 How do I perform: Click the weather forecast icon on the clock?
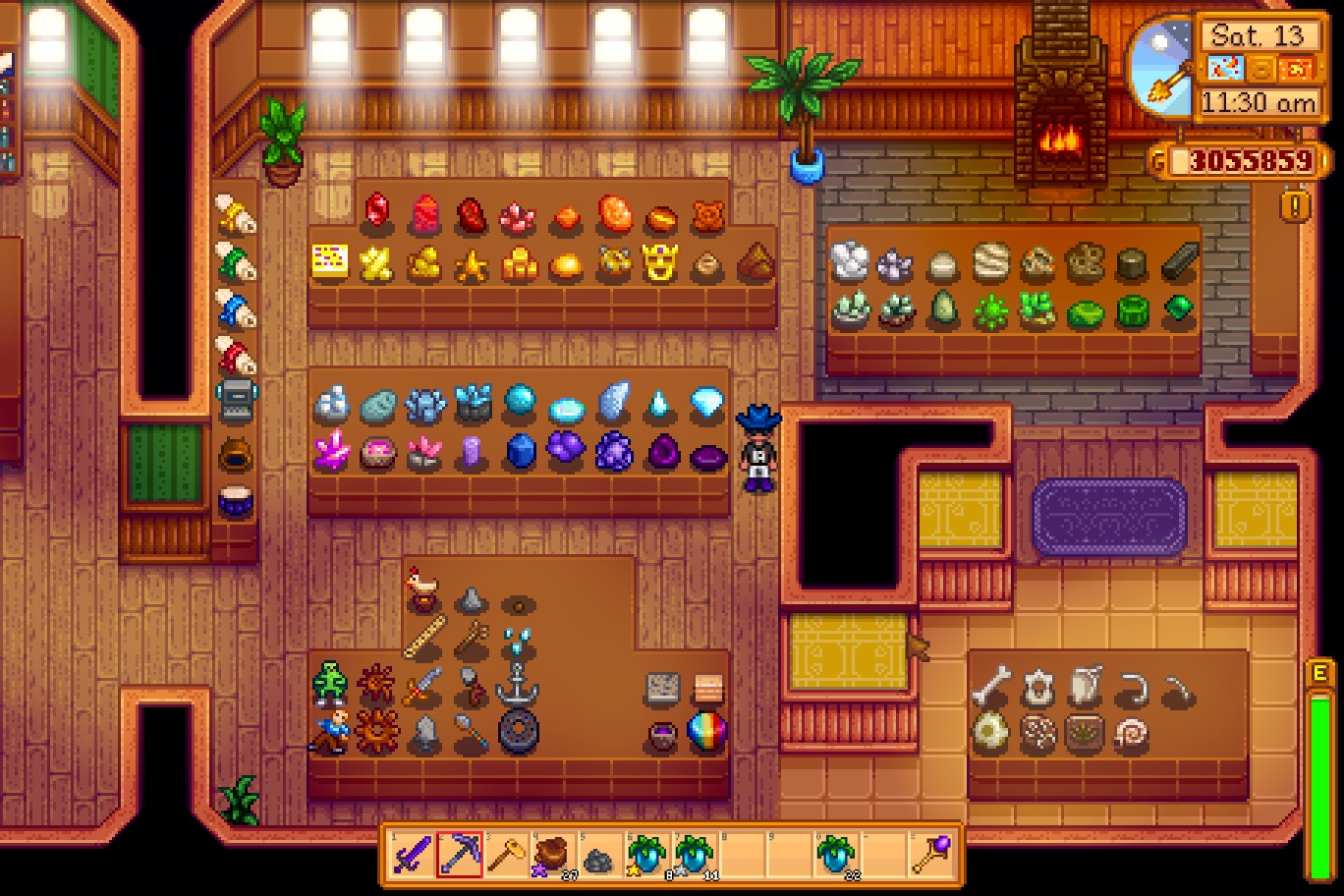point(1226,69)
